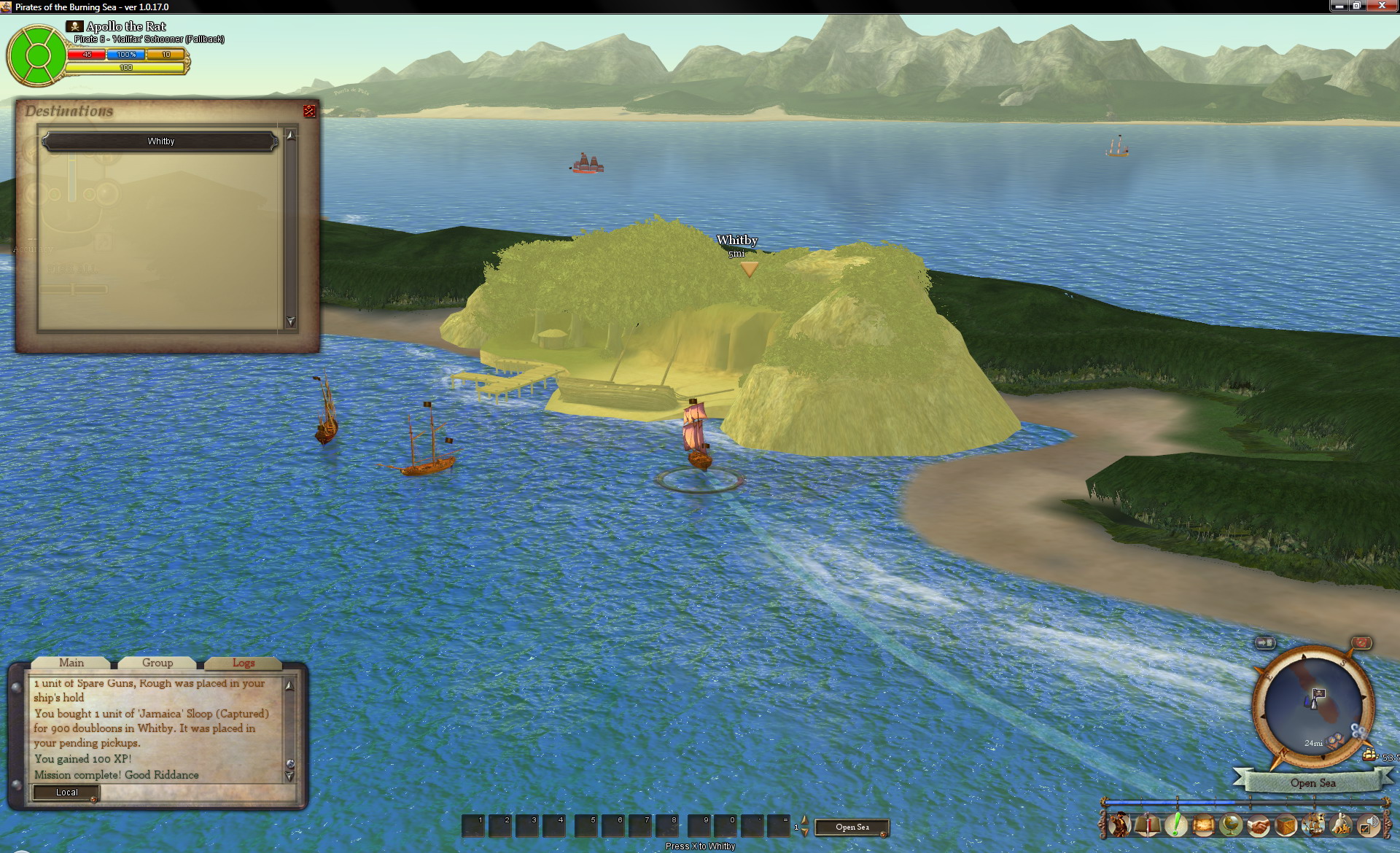Open the Open Sea hotbar dropdown
The image size is (1400, 853).
point(852,827)
